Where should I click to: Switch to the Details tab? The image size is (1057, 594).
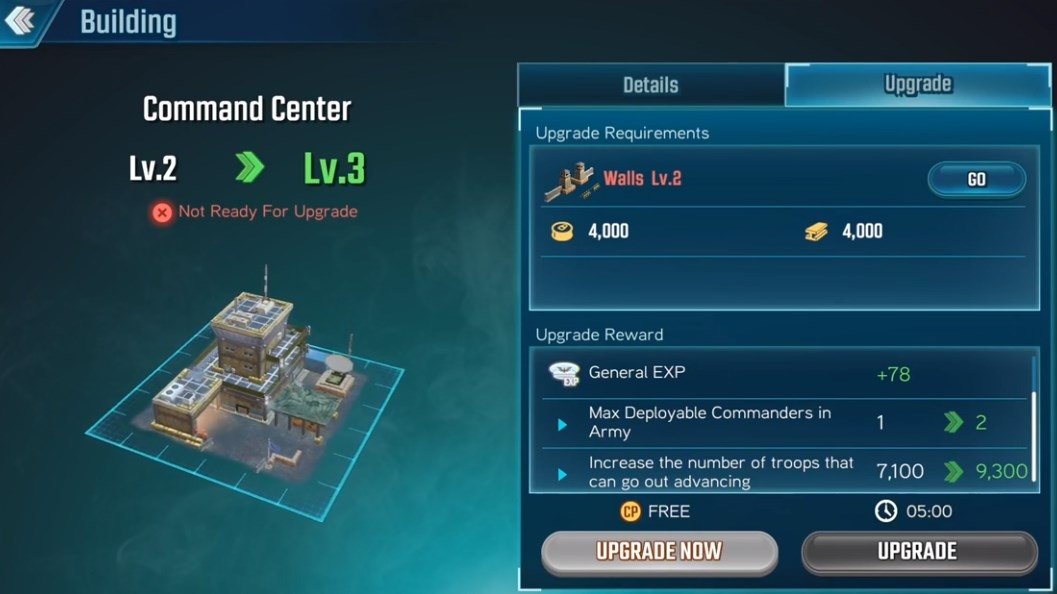650,85
